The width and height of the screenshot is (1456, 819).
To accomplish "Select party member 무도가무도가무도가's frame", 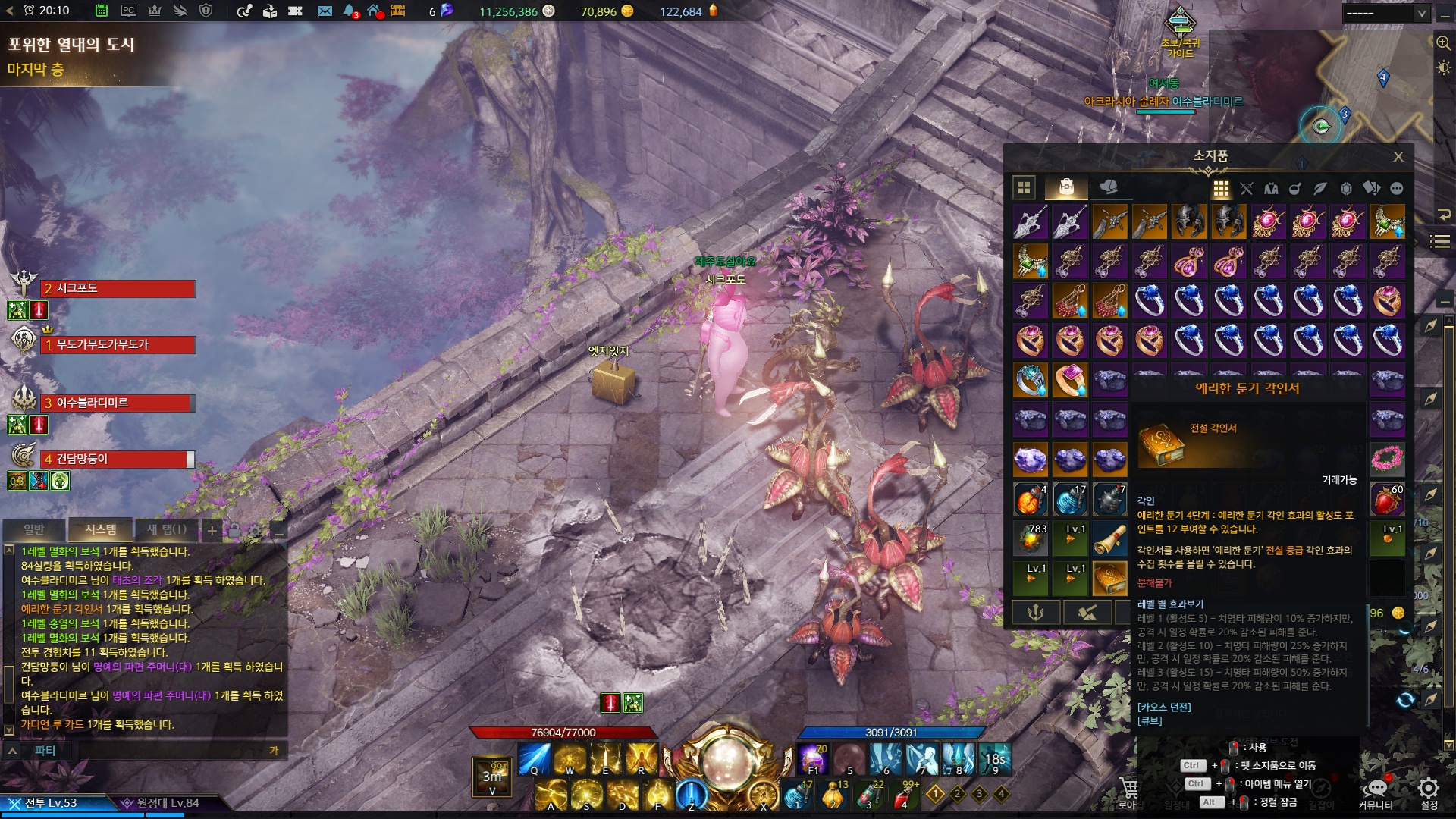I will 118,345.
